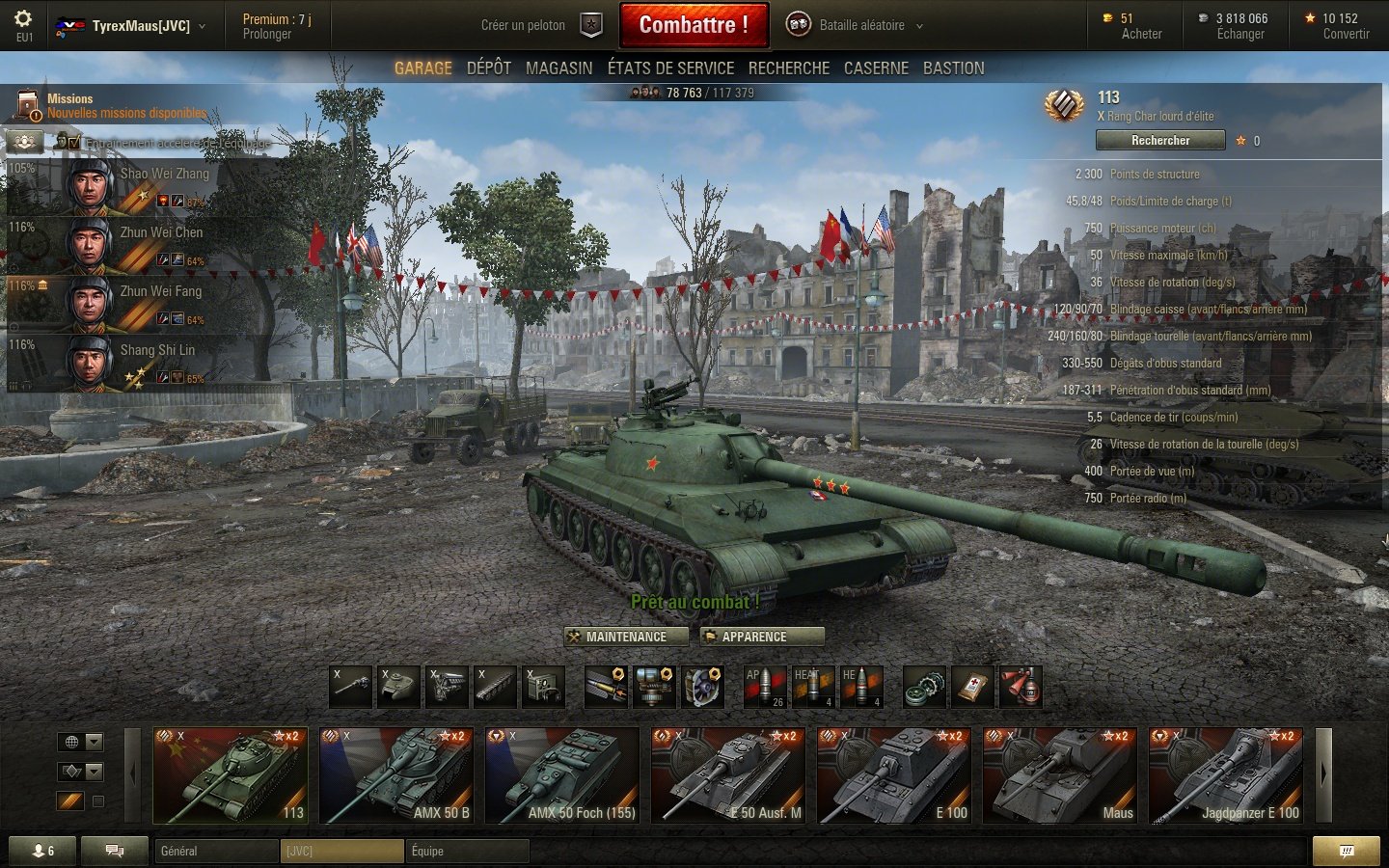Open the CASERNE section

(x=876, y=68)
